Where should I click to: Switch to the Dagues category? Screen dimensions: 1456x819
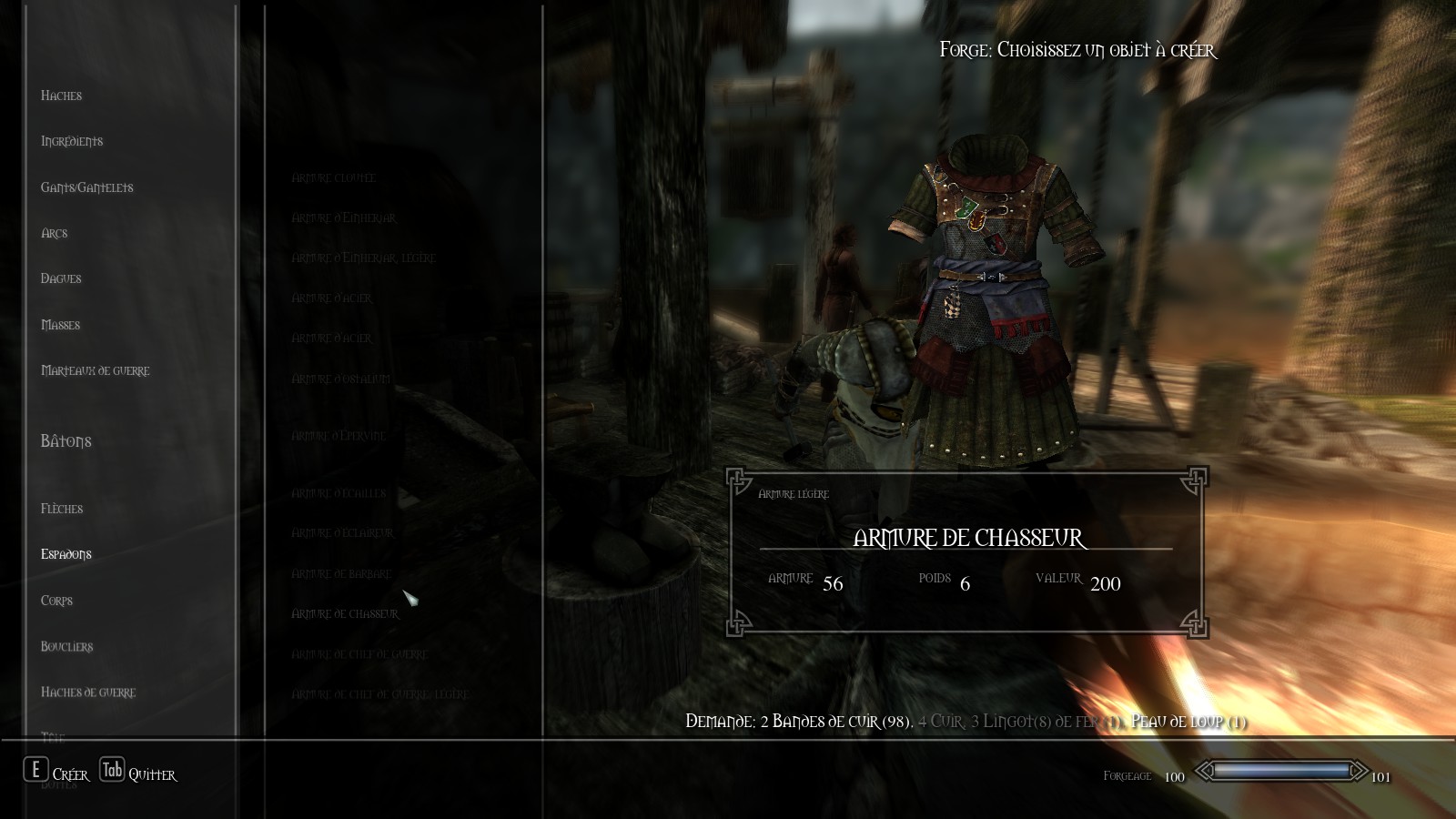point(61,278)
